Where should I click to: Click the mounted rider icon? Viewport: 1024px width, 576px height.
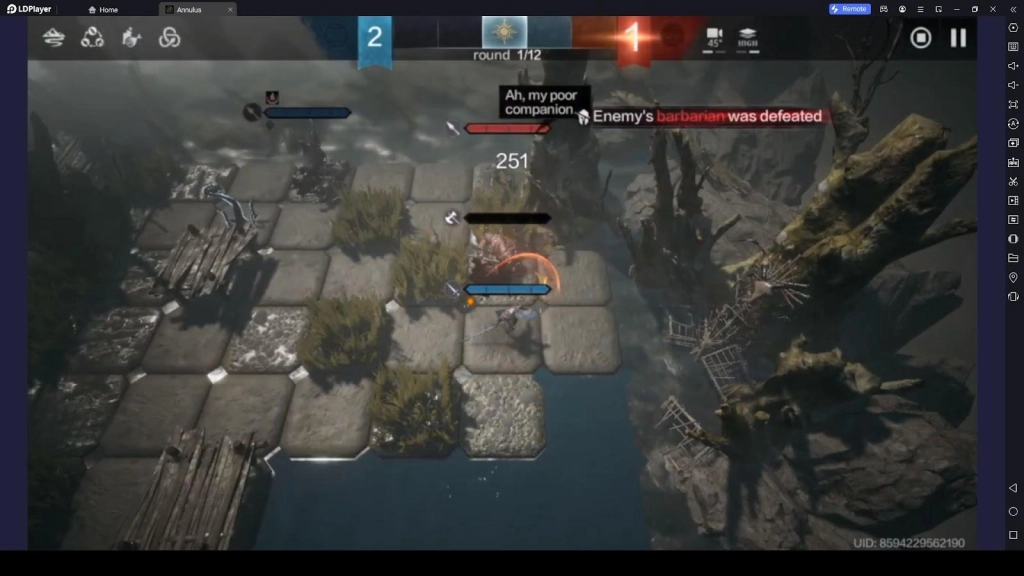[131, 38]
